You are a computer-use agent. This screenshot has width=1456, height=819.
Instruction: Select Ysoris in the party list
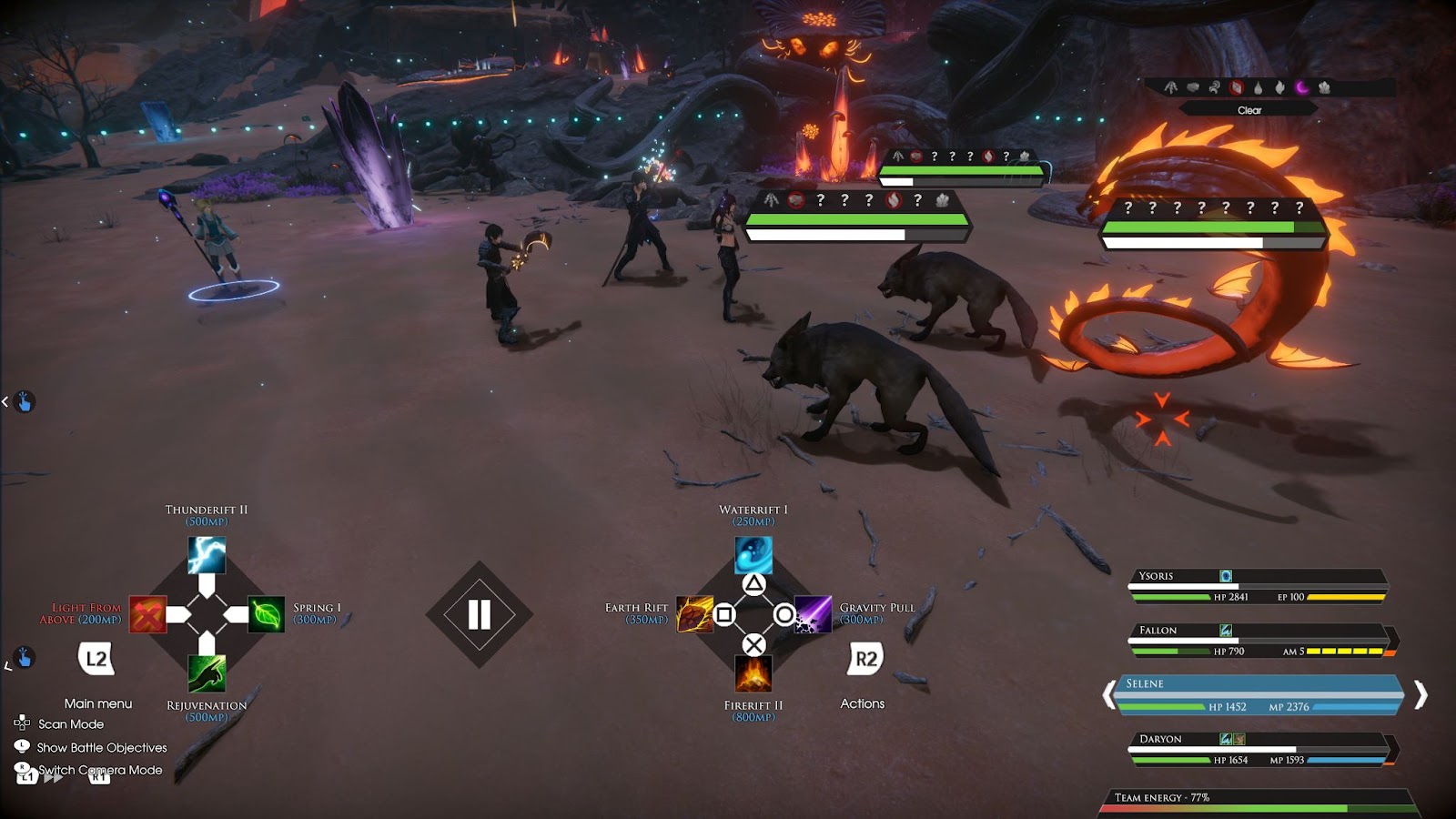click(x=1256, y=587)
